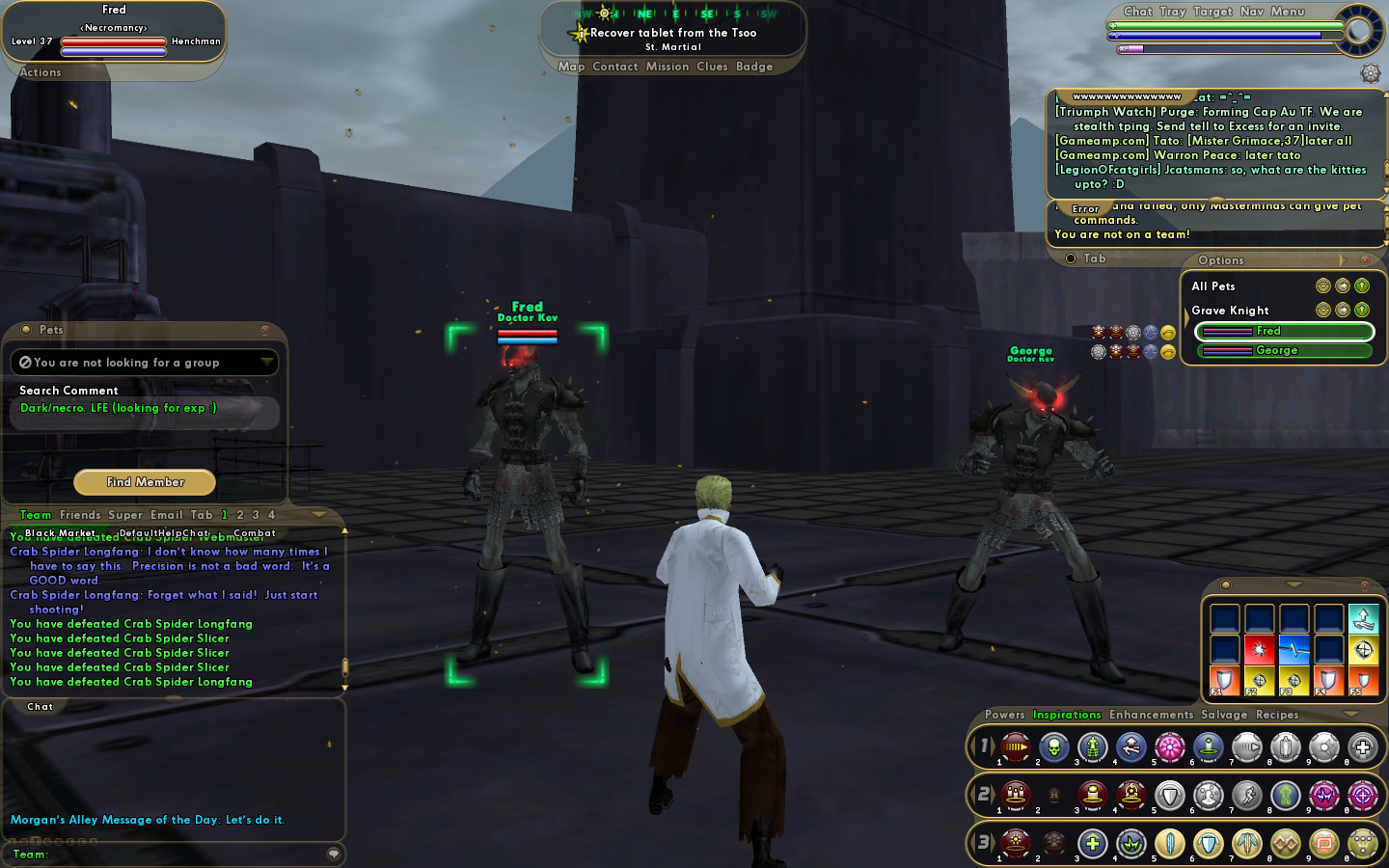This screenshot has height=868, width=1389.
Task: Click the Actions button under Fred
Action: [x=41, y=72]
